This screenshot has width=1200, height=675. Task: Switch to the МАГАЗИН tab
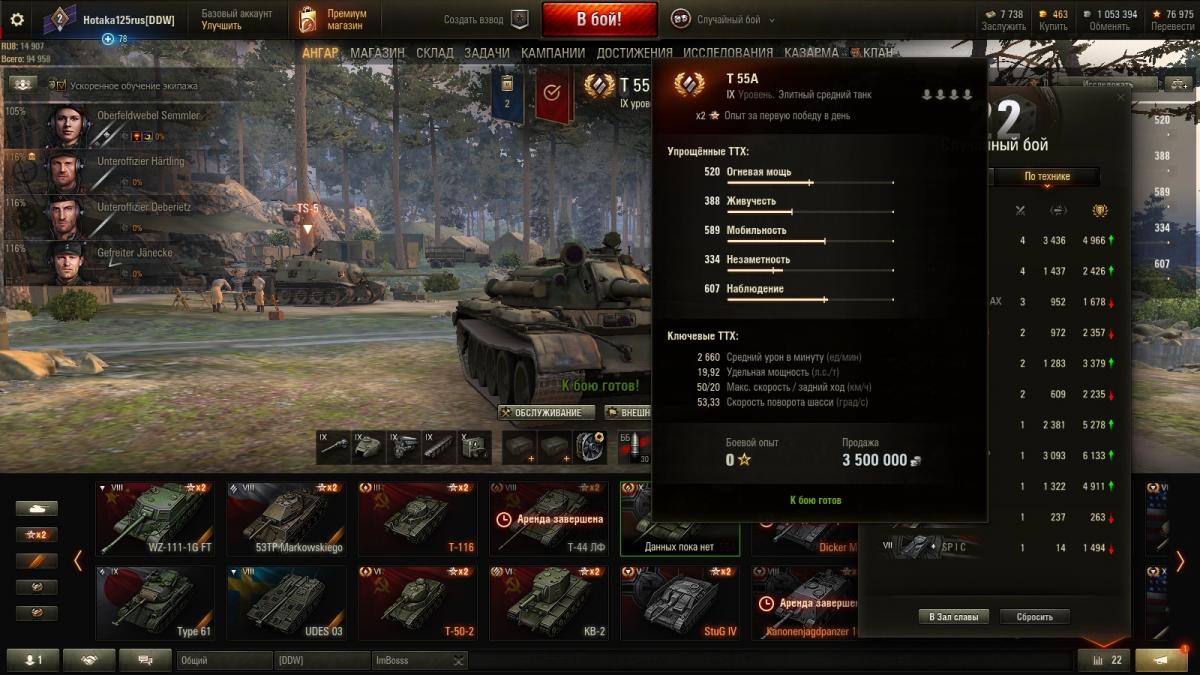(x=377, y=53)
